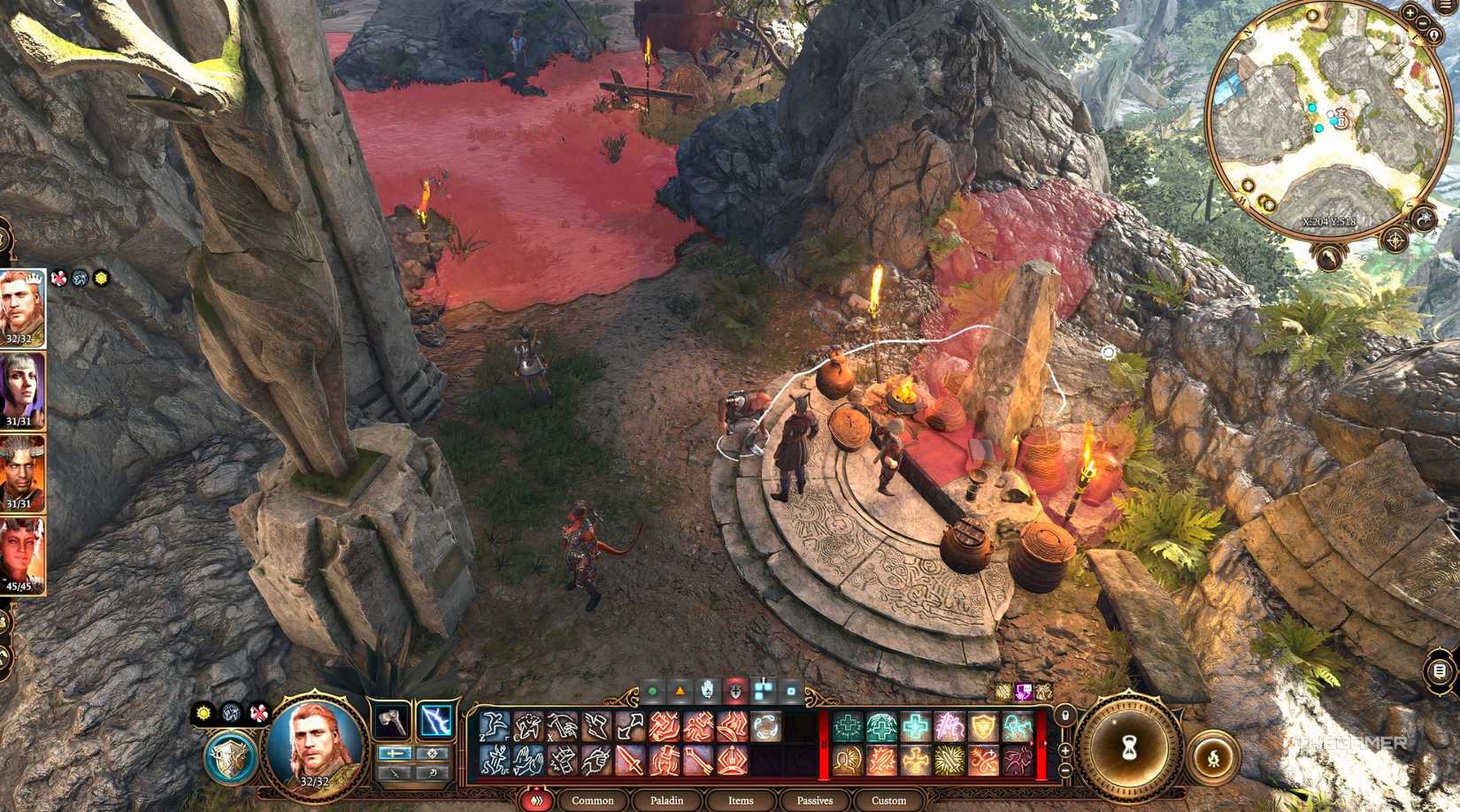Screen dimensions: 1460x812
Task: Open the Items hotbar tab
Action: point(740,801)
